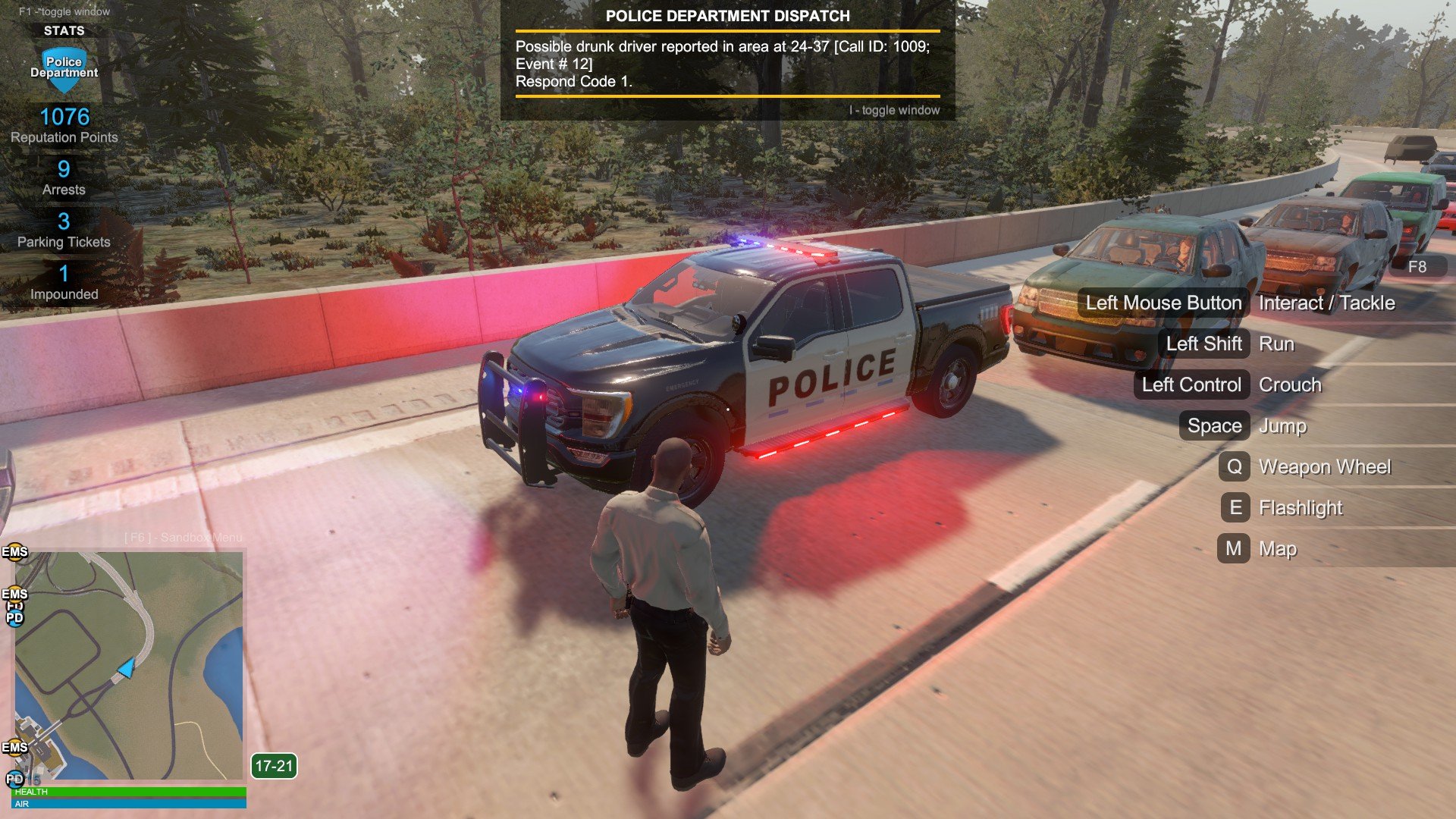Click the Police Department badge icon
Image resolution: width=1456 pixels, height=819 pixels.
[x=64, y=69]
